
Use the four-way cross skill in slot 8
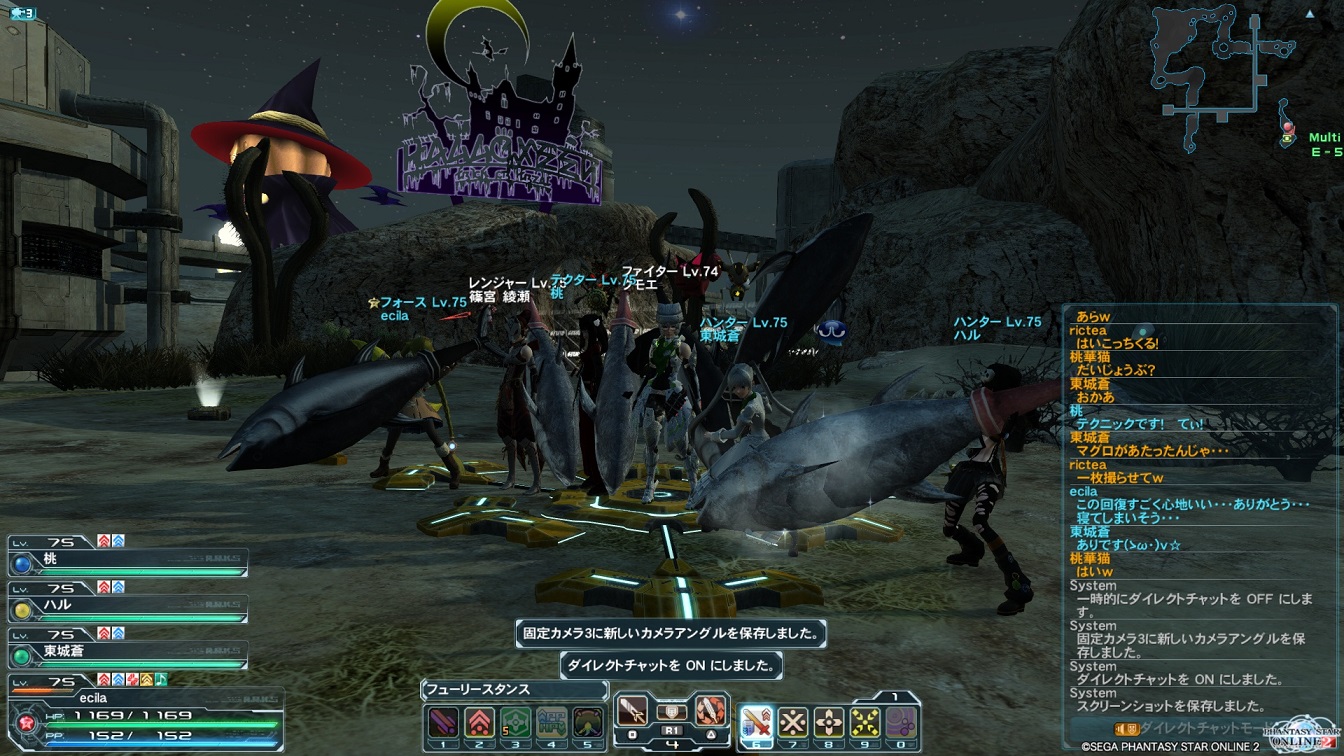(829, 721)
